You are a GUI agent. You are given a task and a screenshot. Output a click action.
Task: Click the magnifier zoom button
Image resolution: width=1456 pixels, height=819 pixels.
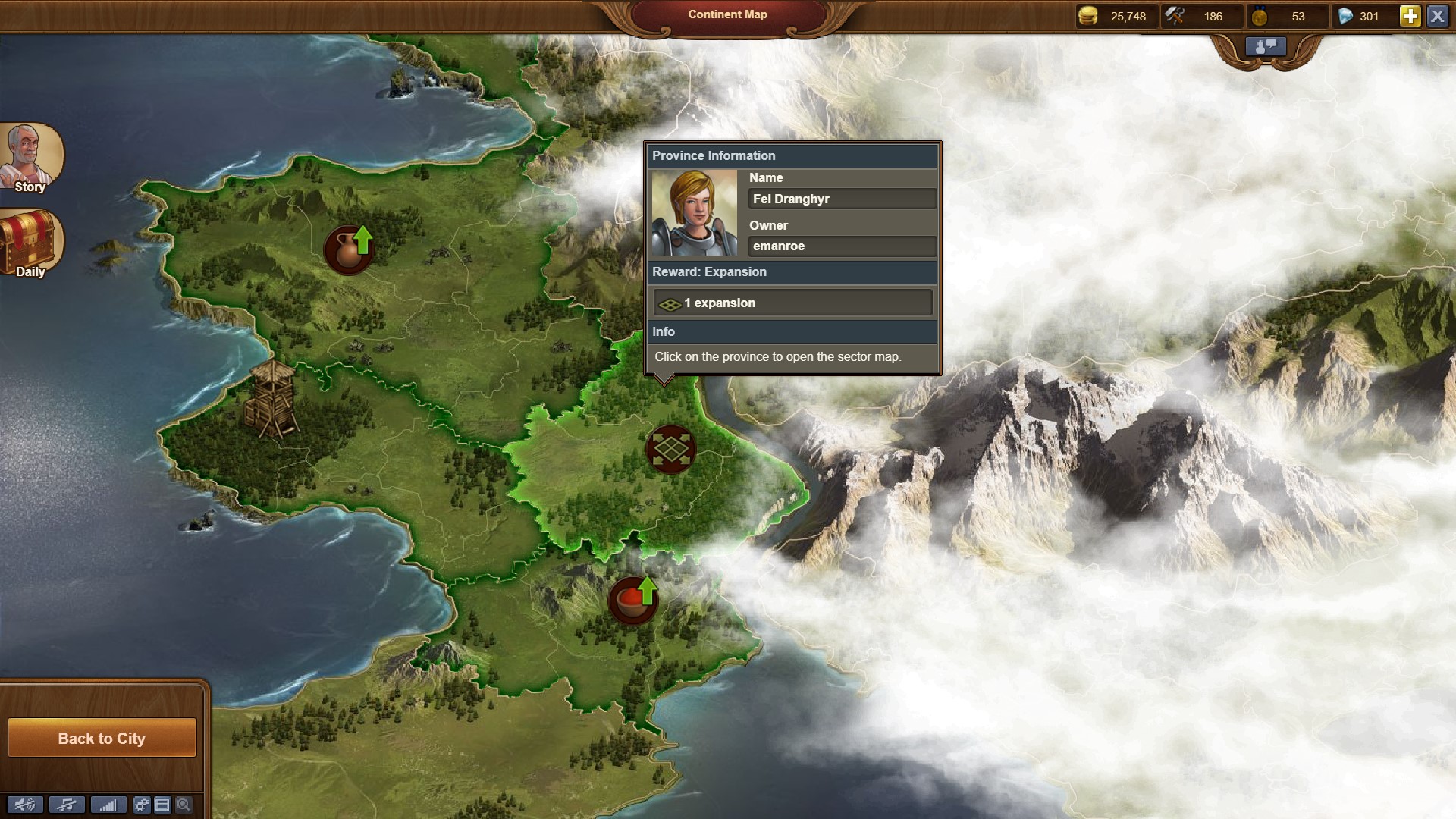pos(184,805)
